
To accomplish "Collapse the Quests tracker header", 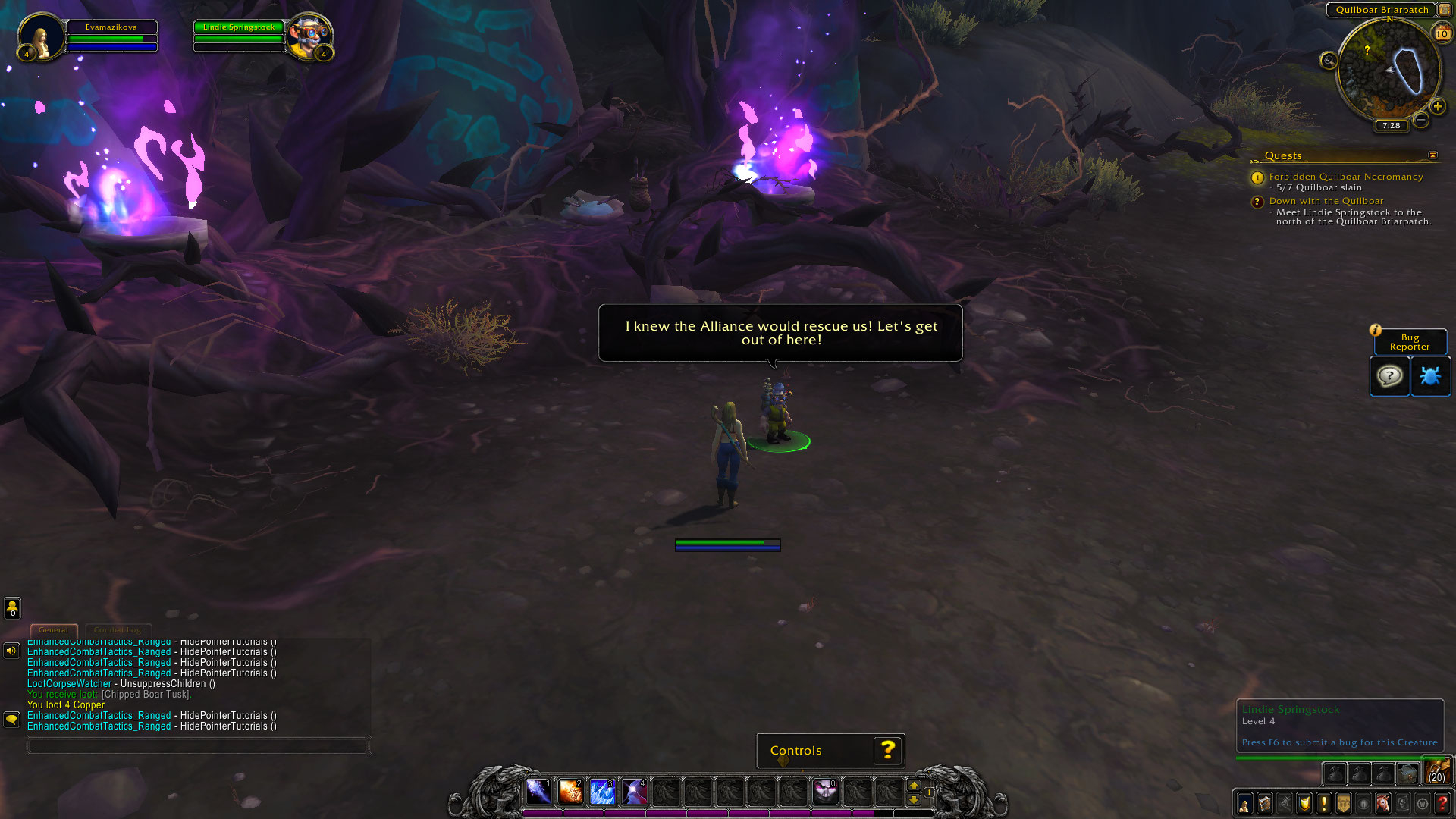I will click(x=1432, y=155).
